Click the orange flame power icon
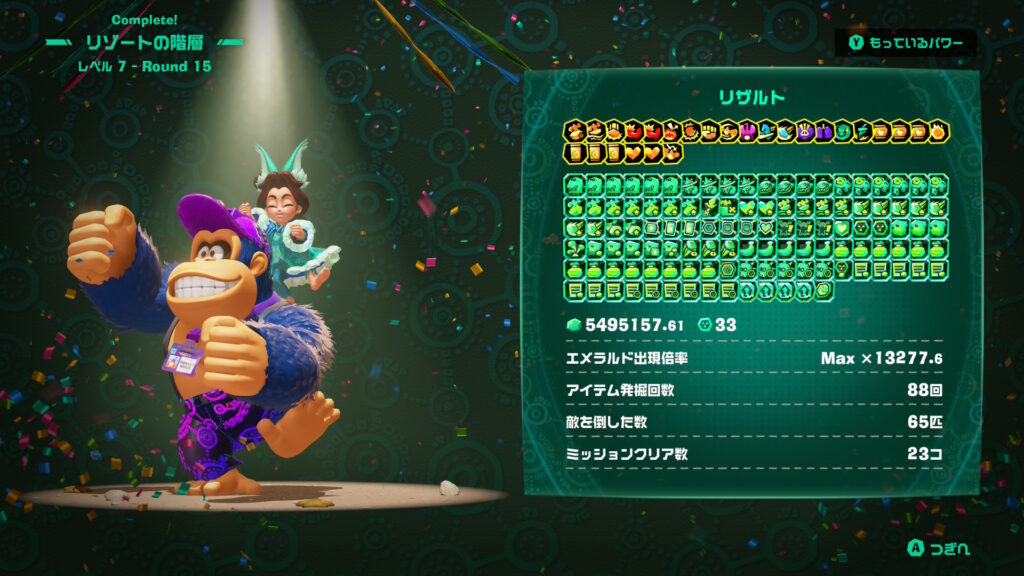 tap(937, 132)
